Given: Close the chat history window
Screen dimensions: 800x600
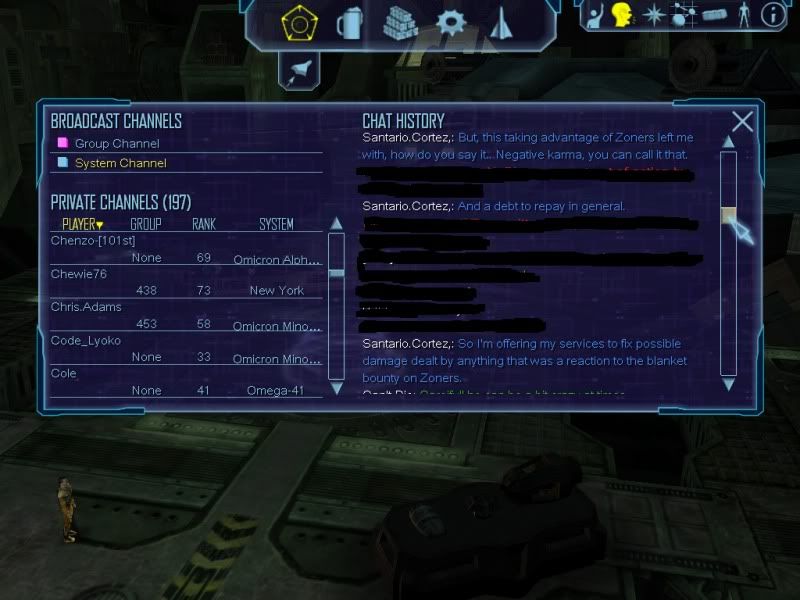Looking at the screenshot, I should pos(742,122).
